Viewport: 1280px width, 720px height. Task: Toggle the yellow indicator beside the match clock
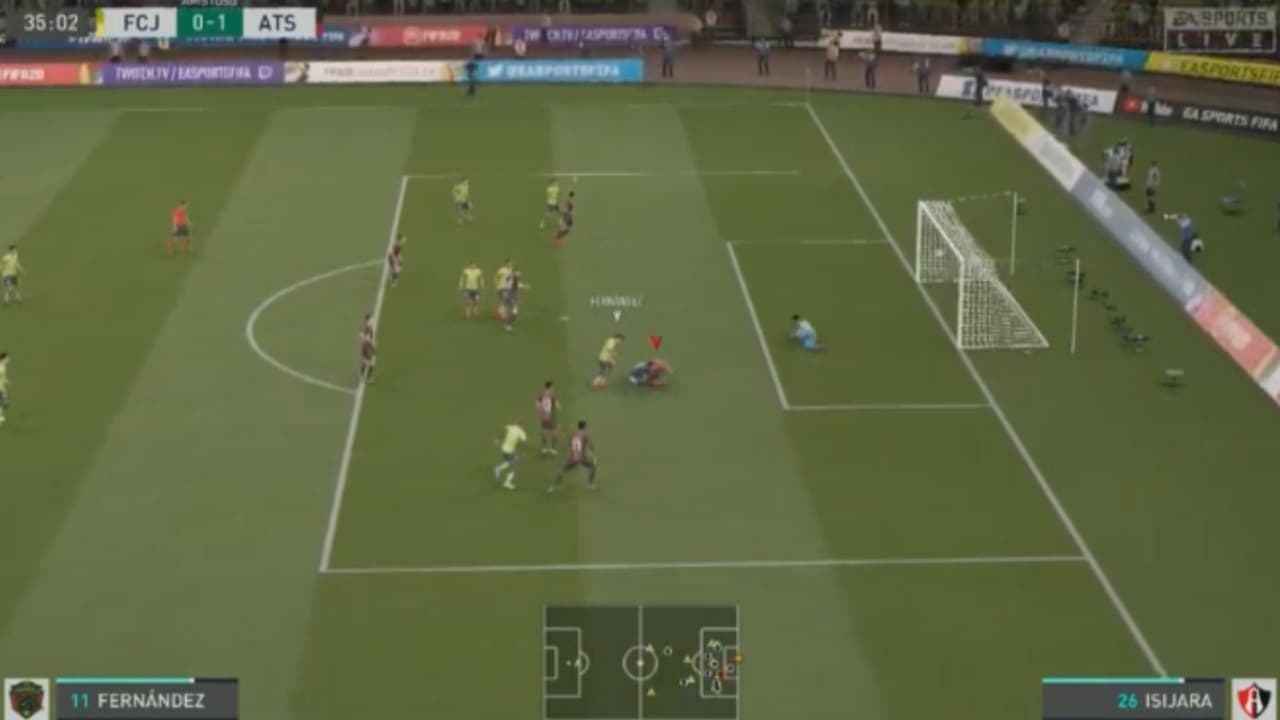[x=100, y=22]
